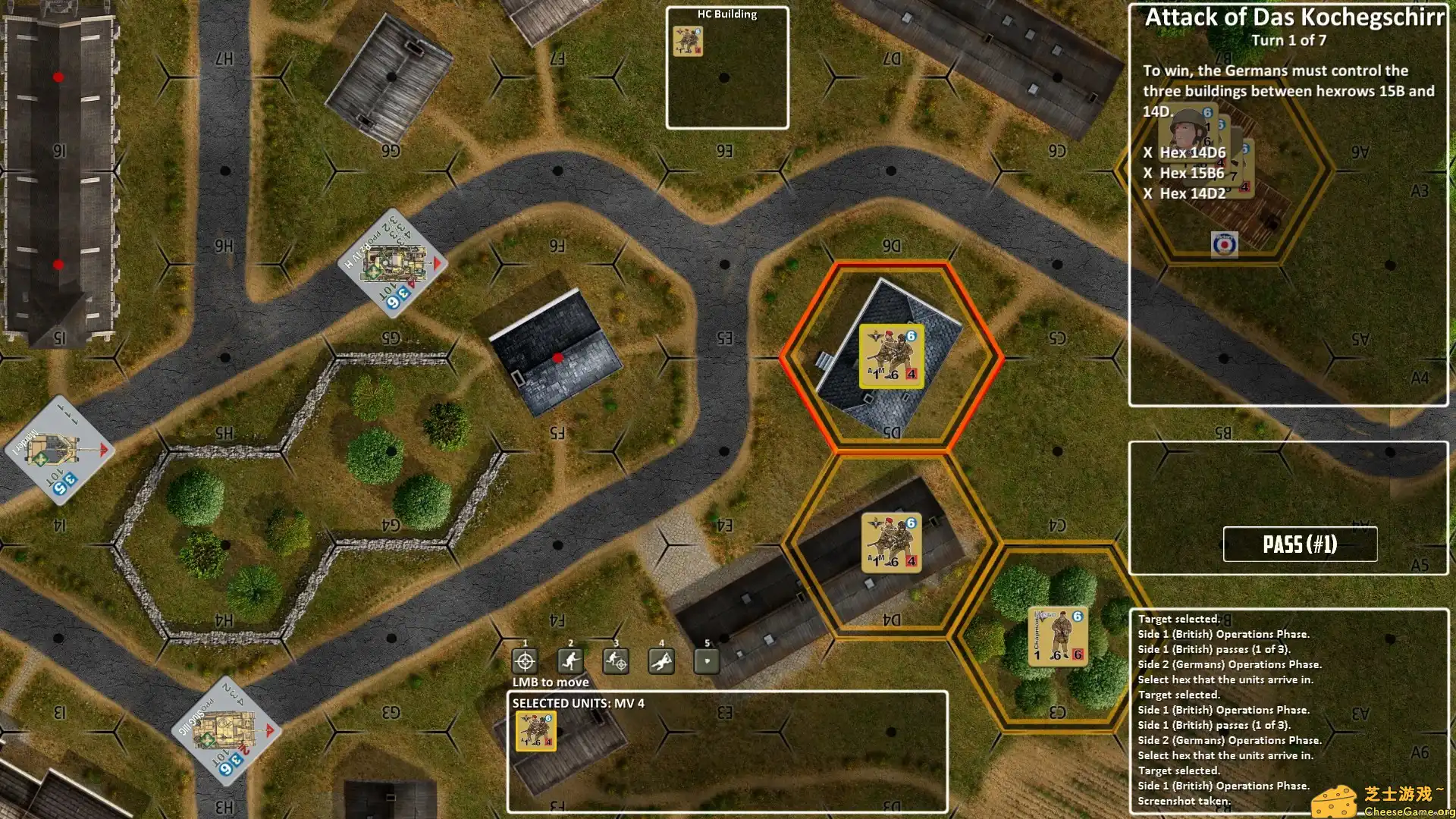Select the move-and-fire action icon
1456x819 pixels.
(617, 661)
